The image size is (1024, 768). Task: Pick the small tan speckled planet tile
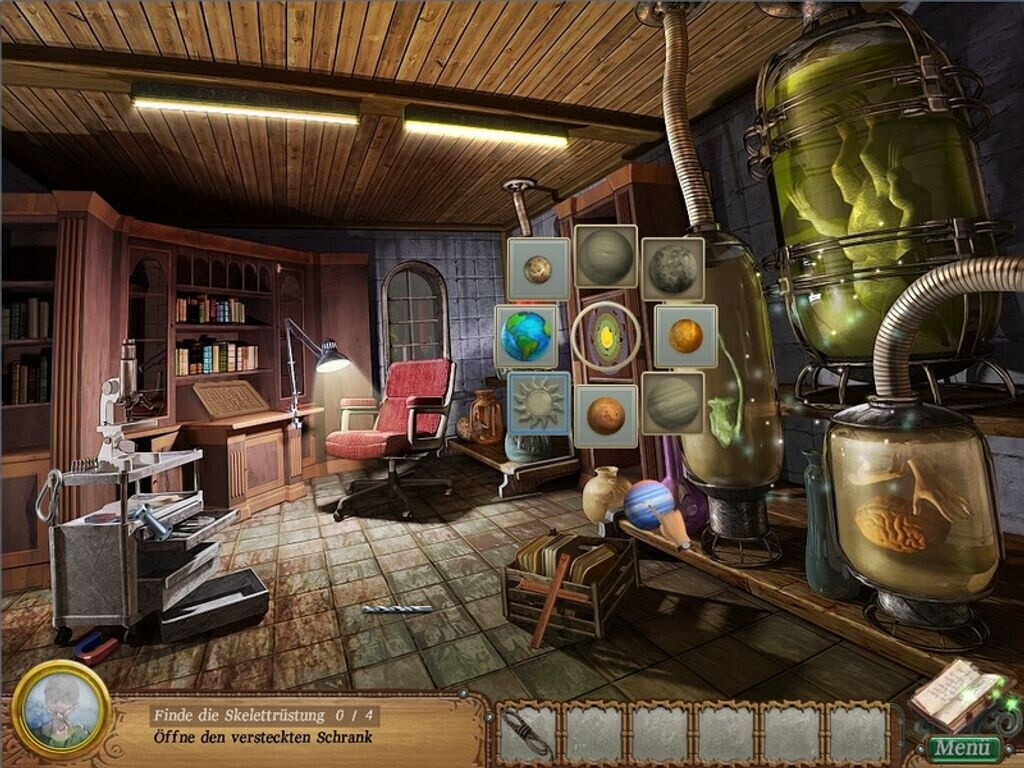point(538,268)
